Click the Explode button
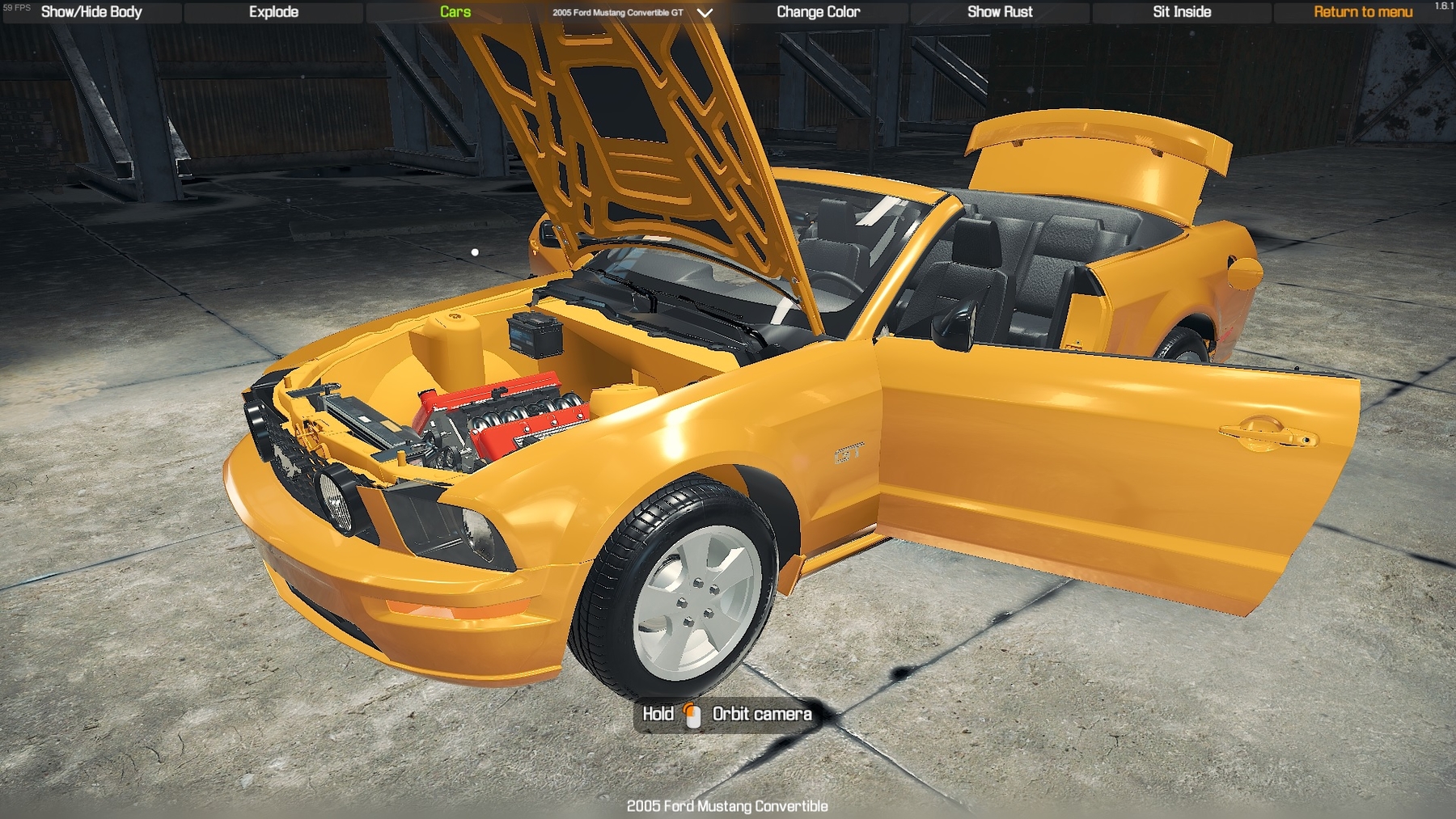The height and width of the screenshot is (819, 1456). (273, 12)
